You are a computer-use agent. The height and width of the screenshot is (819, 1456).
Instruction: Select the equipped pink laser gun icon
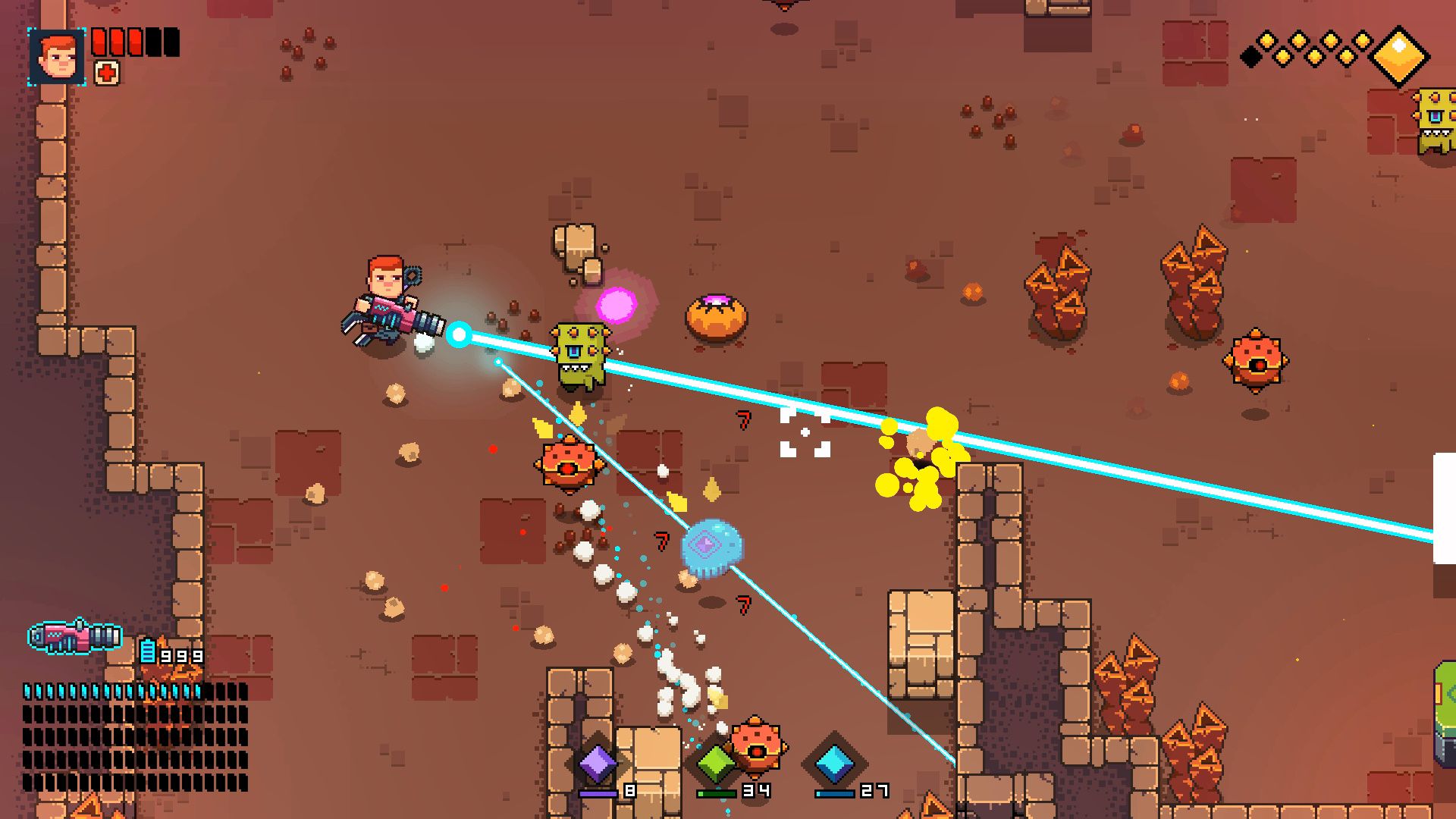[x=74, y=637]
